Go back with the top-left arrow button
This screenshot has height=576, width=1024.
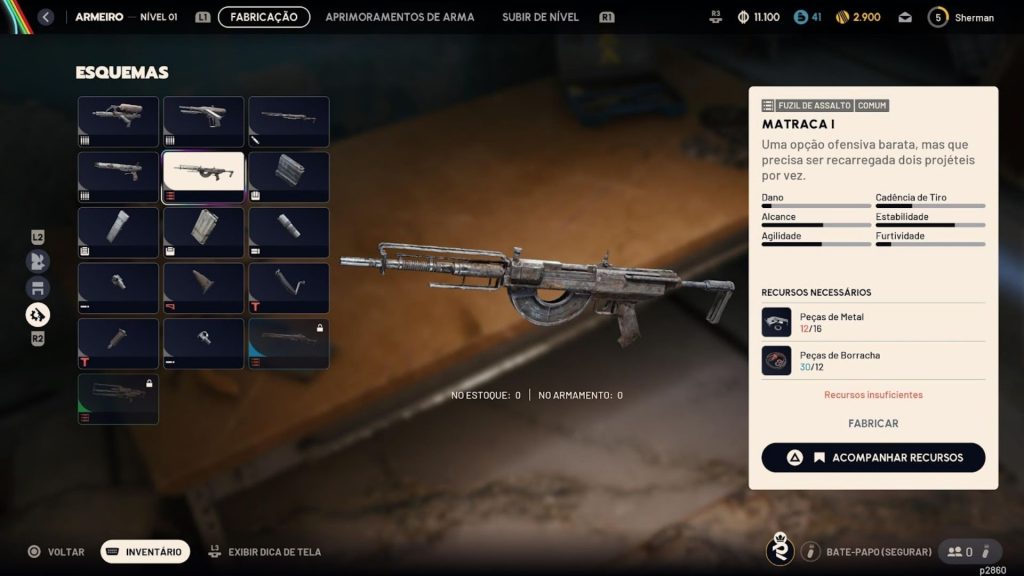(45, 17)
